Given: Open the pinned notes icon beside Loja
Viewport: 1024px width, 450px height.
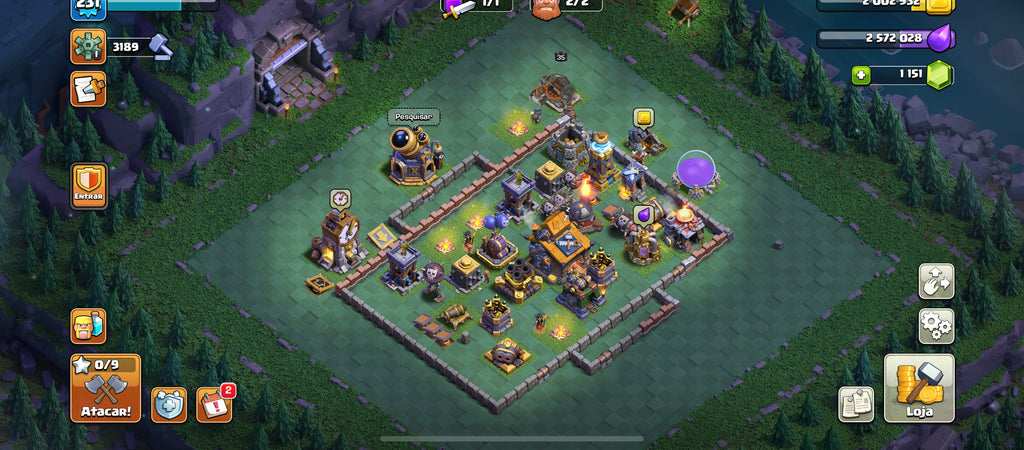Looking at the screenshot, I should (x=855, y=404).
